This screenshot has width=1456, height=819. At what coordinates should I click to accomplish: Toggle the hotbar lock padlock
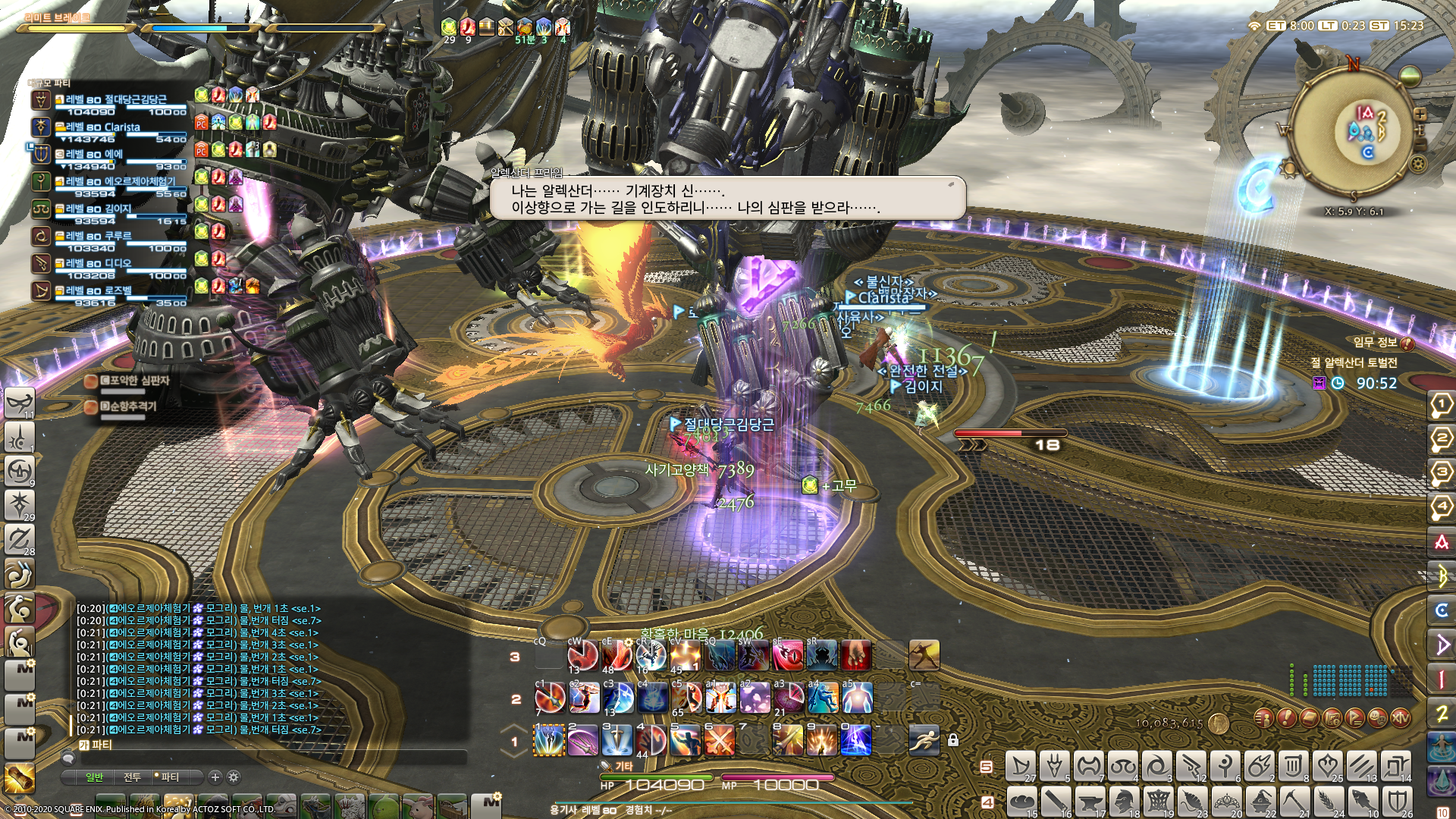(x=953, y=741)
